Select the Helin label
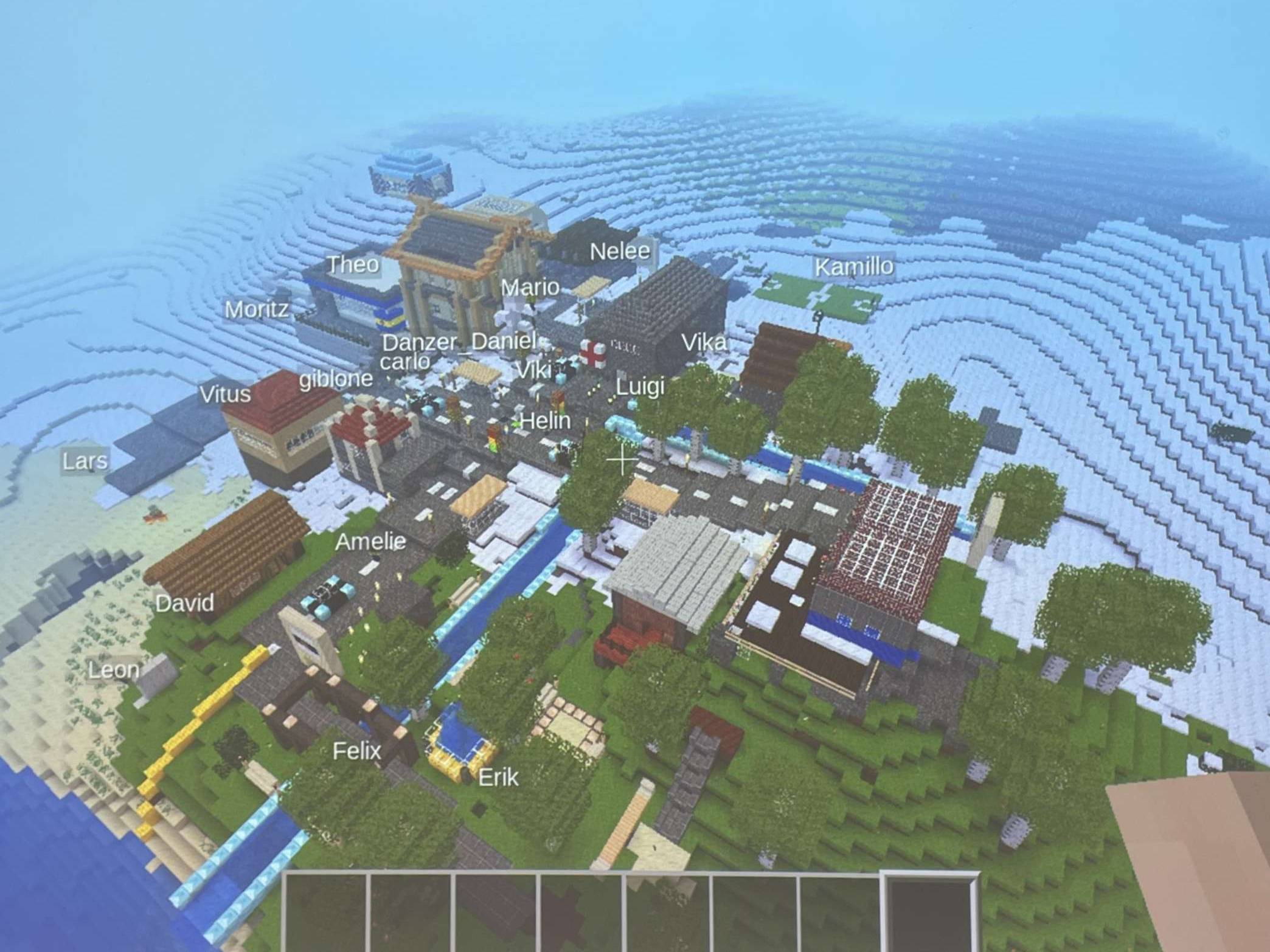Viewport: 1270px width, 952px height. click(x=546, y=421)
